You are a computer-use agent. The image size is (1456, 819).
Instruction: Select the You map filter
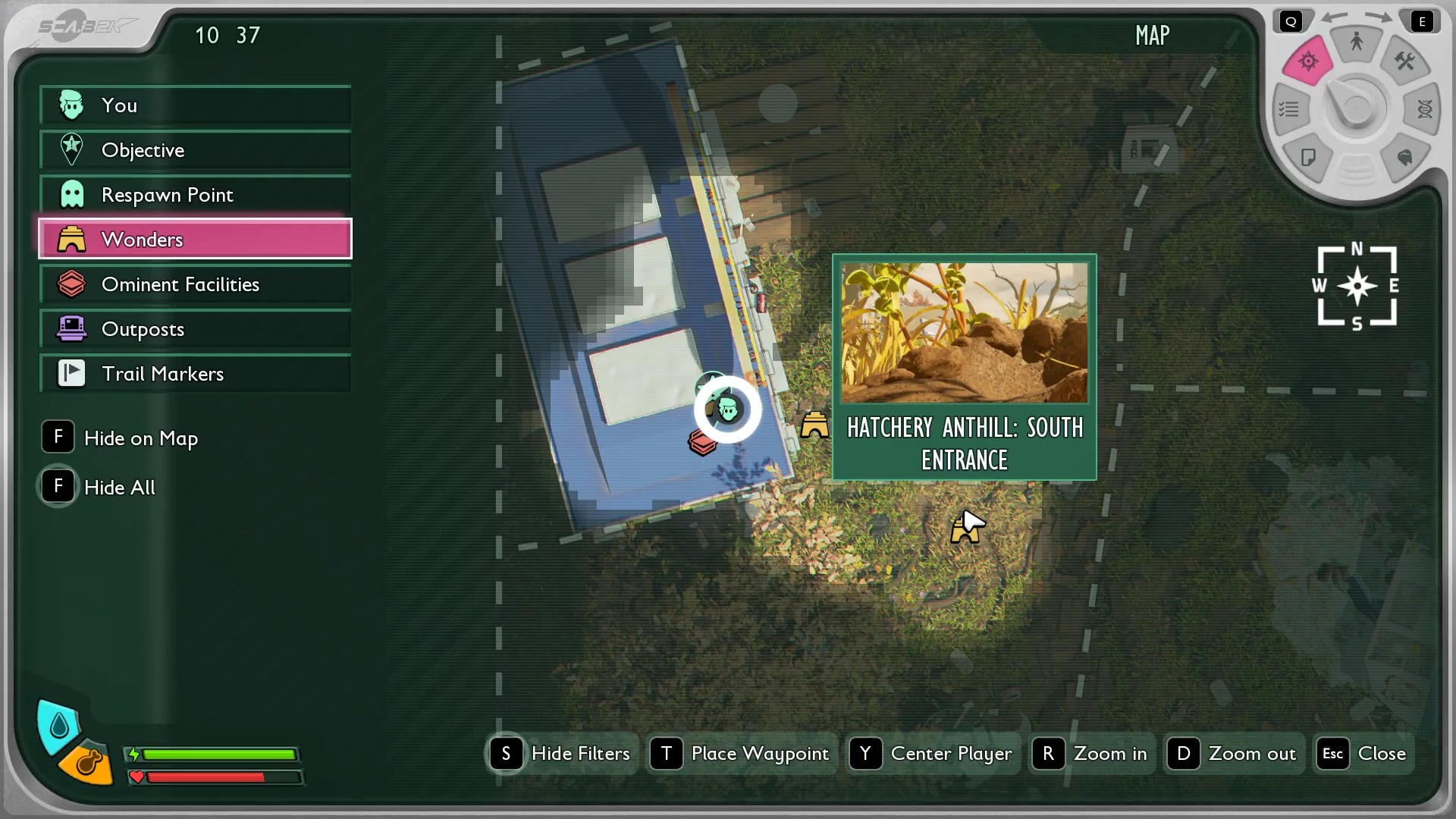tap(195, 105)
